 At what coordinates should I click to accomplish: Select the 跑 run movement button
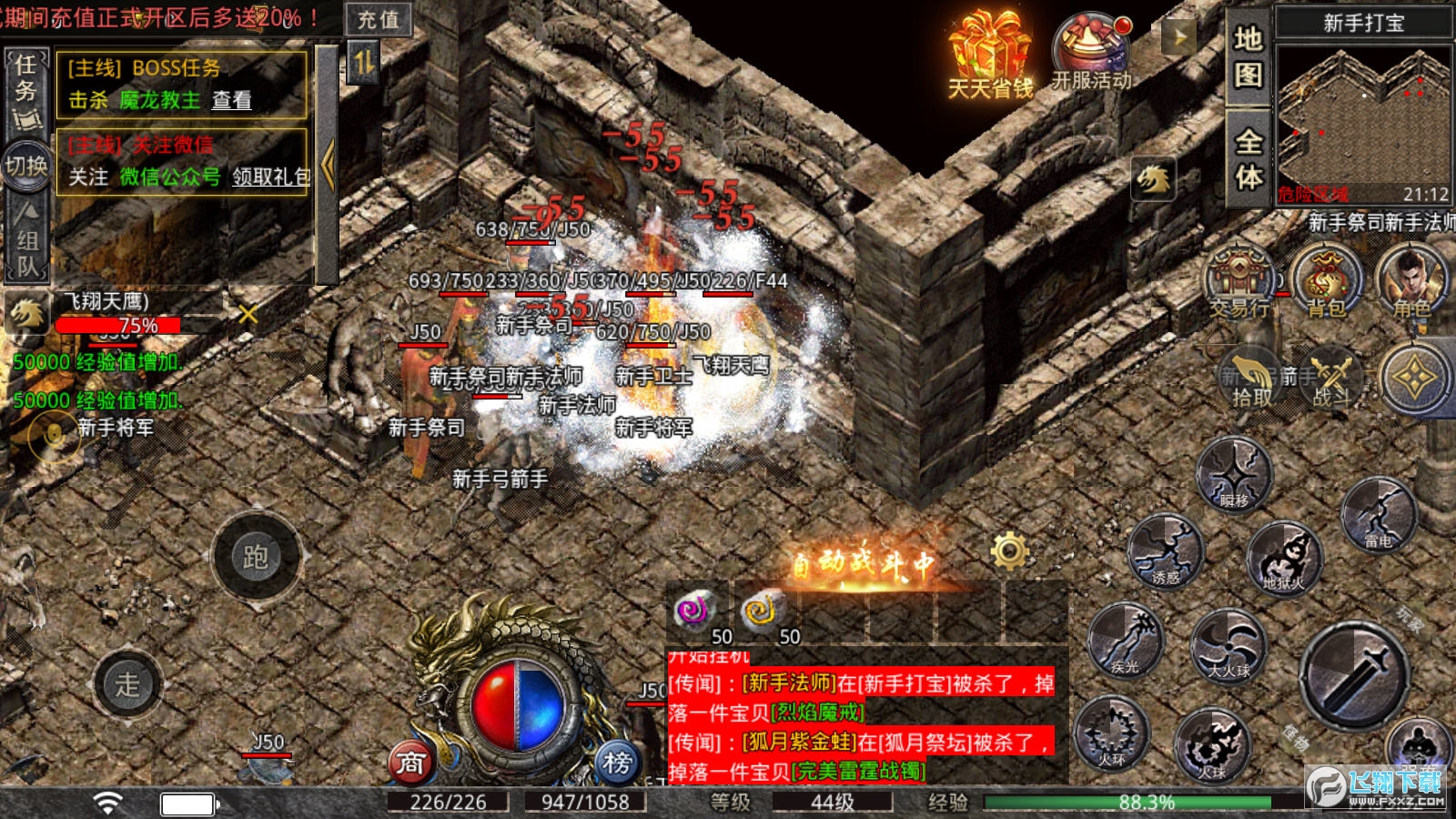[x=256, y=557]
